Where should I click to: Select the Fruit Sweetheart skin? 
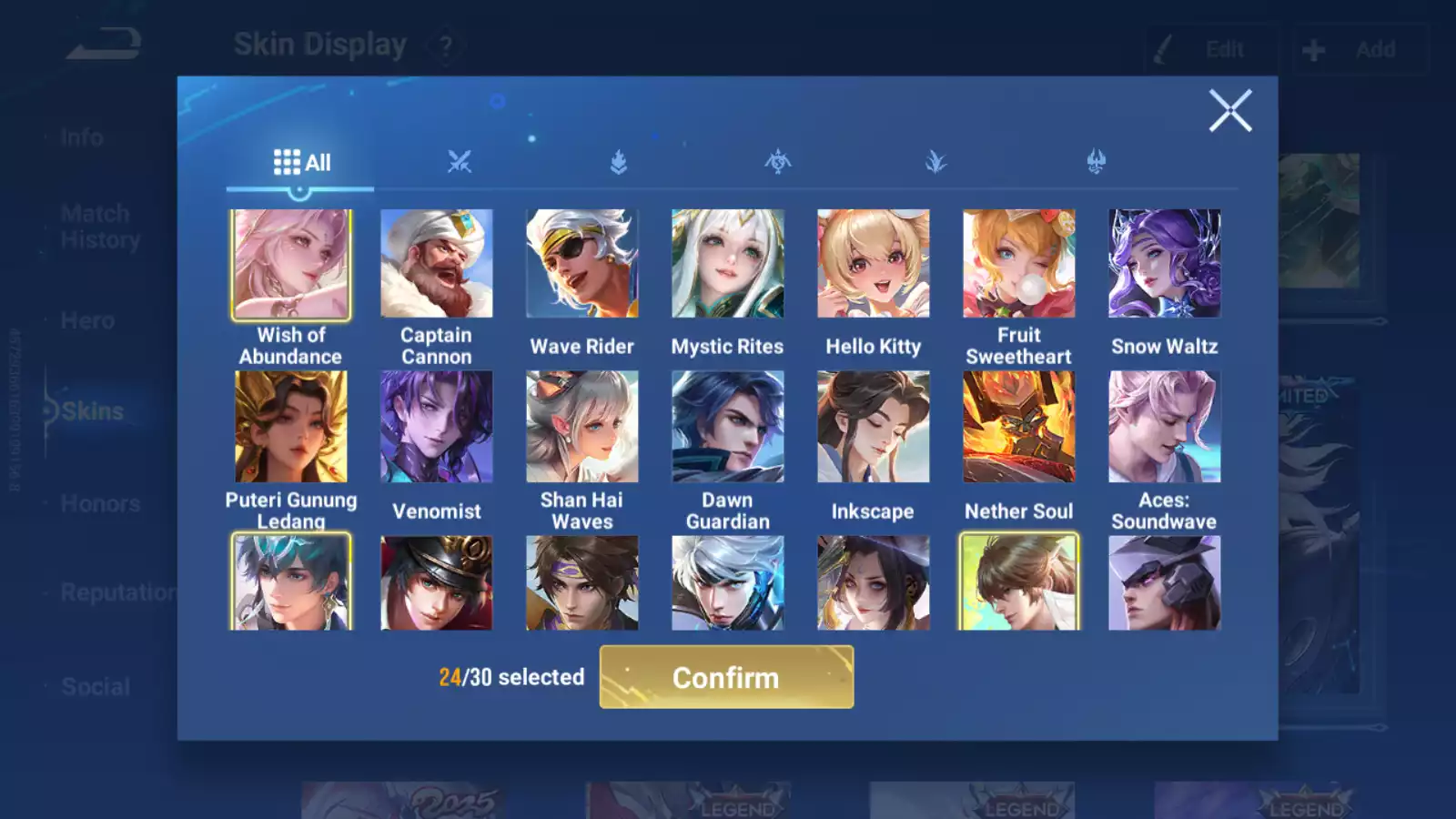pos(1019,265)
